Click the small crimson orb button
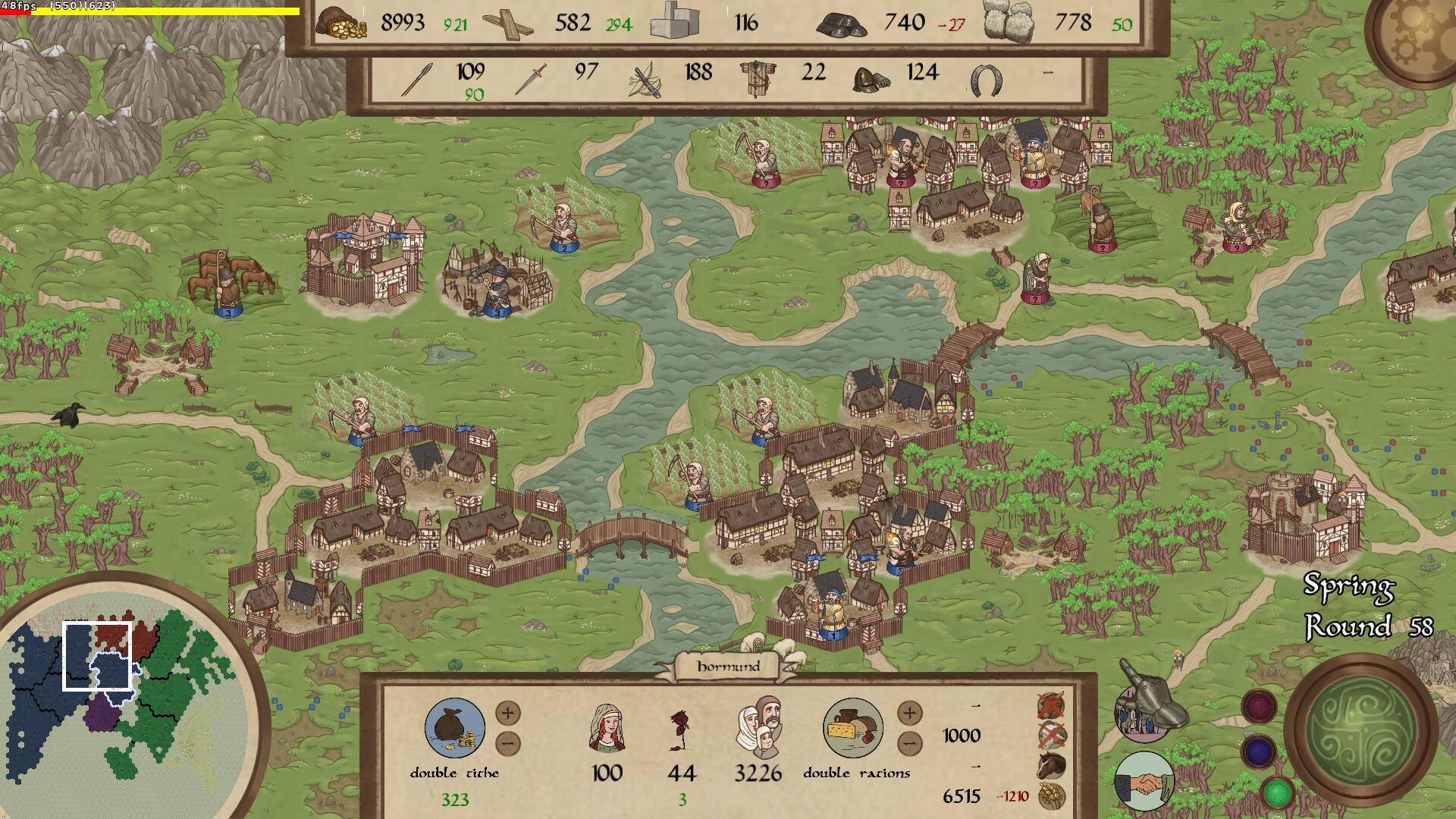 [x=1259, y=707]
